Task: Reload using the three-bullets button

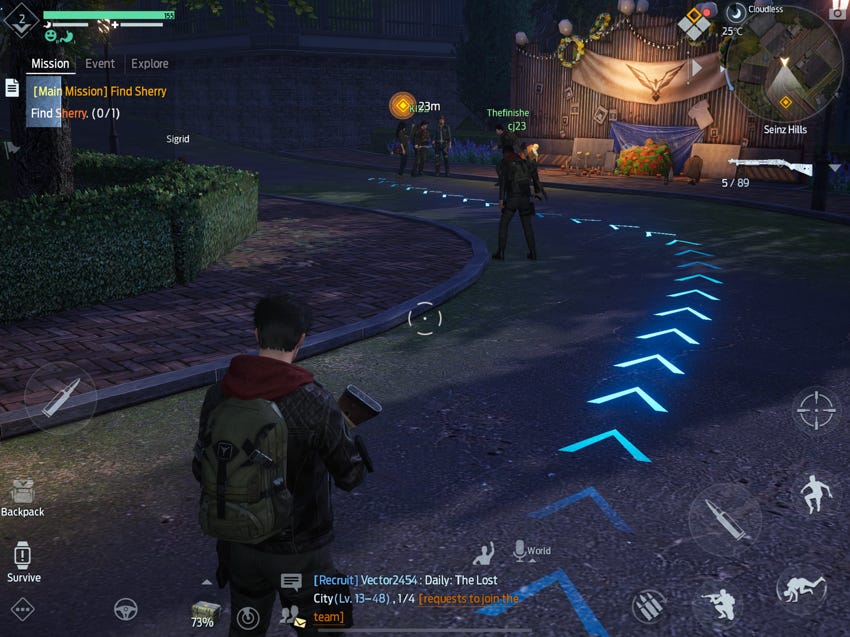Action: pyautogui.click(x=649, y=606)
